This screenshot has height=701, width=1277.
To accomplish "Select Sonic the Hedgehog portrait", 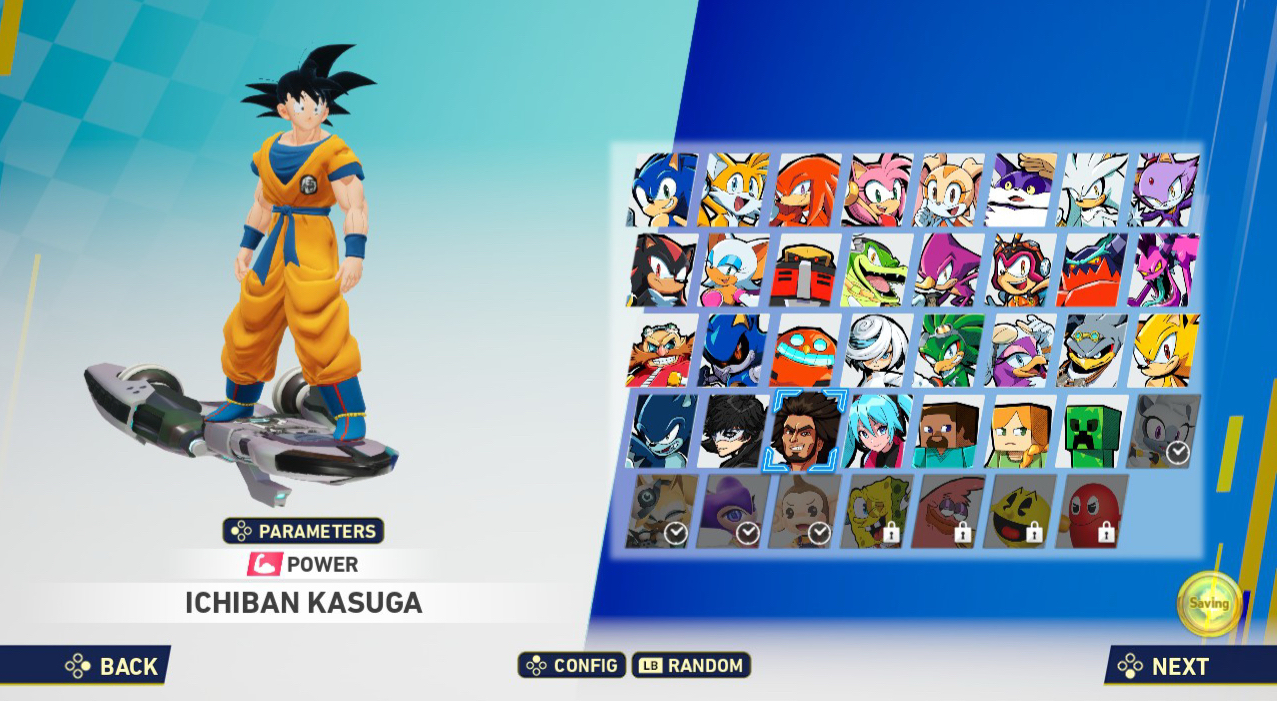I will click(x=663, y=190).
